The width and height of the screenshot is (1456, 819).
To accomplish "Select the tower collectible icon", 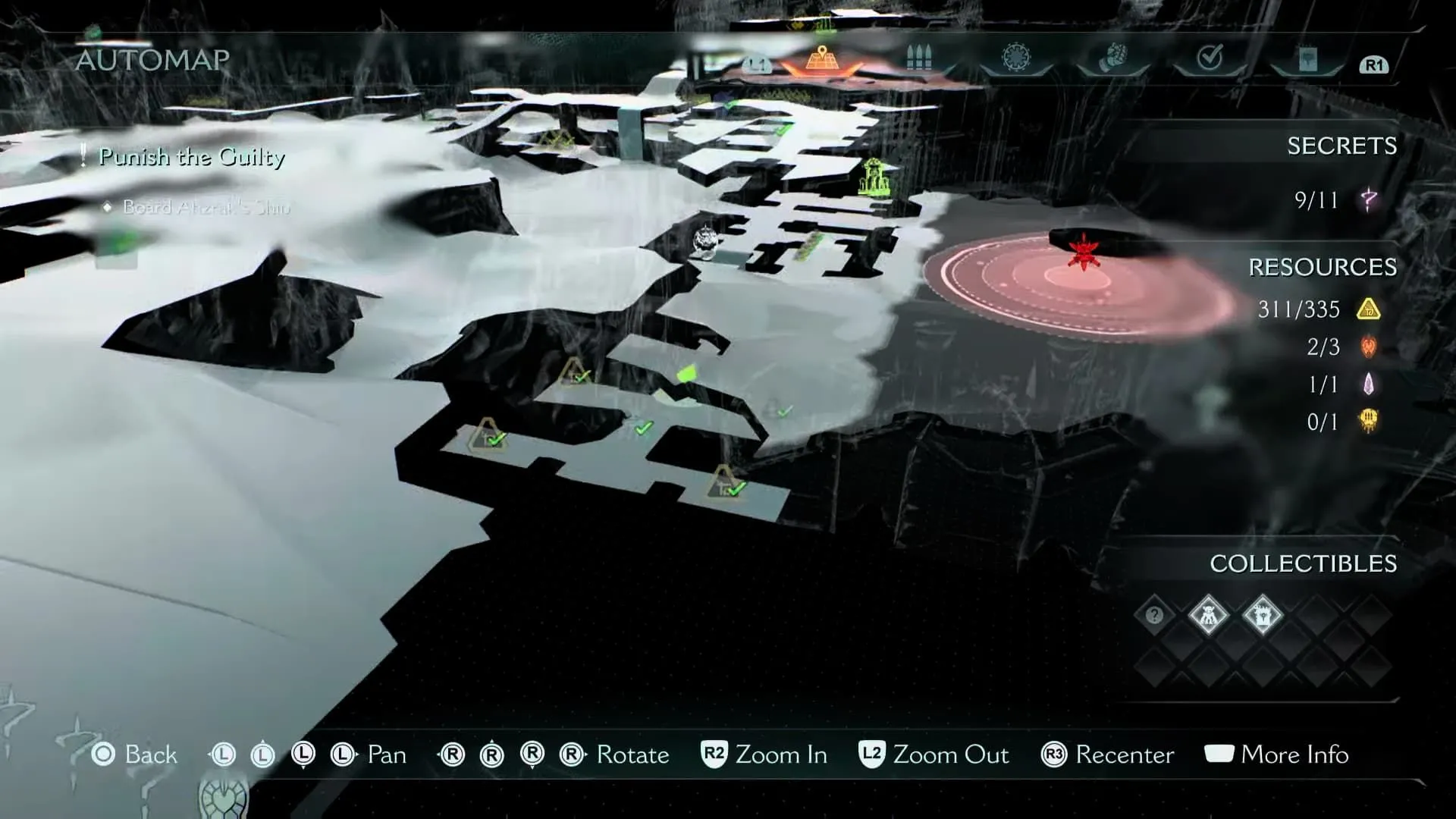I will [1263, 615].
